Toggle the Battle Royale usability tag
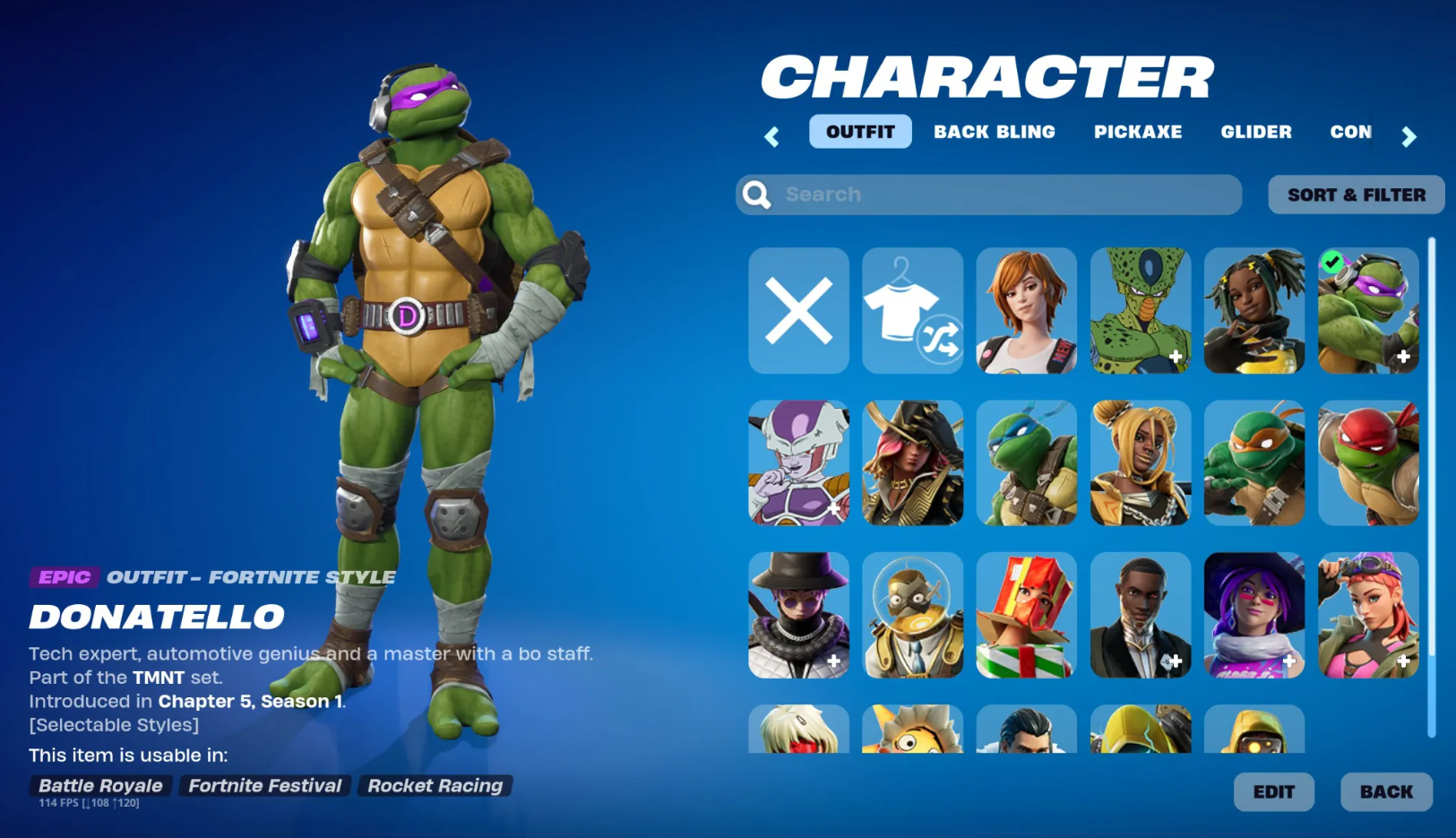1456x838 pixels. click(x=99, y=786)
